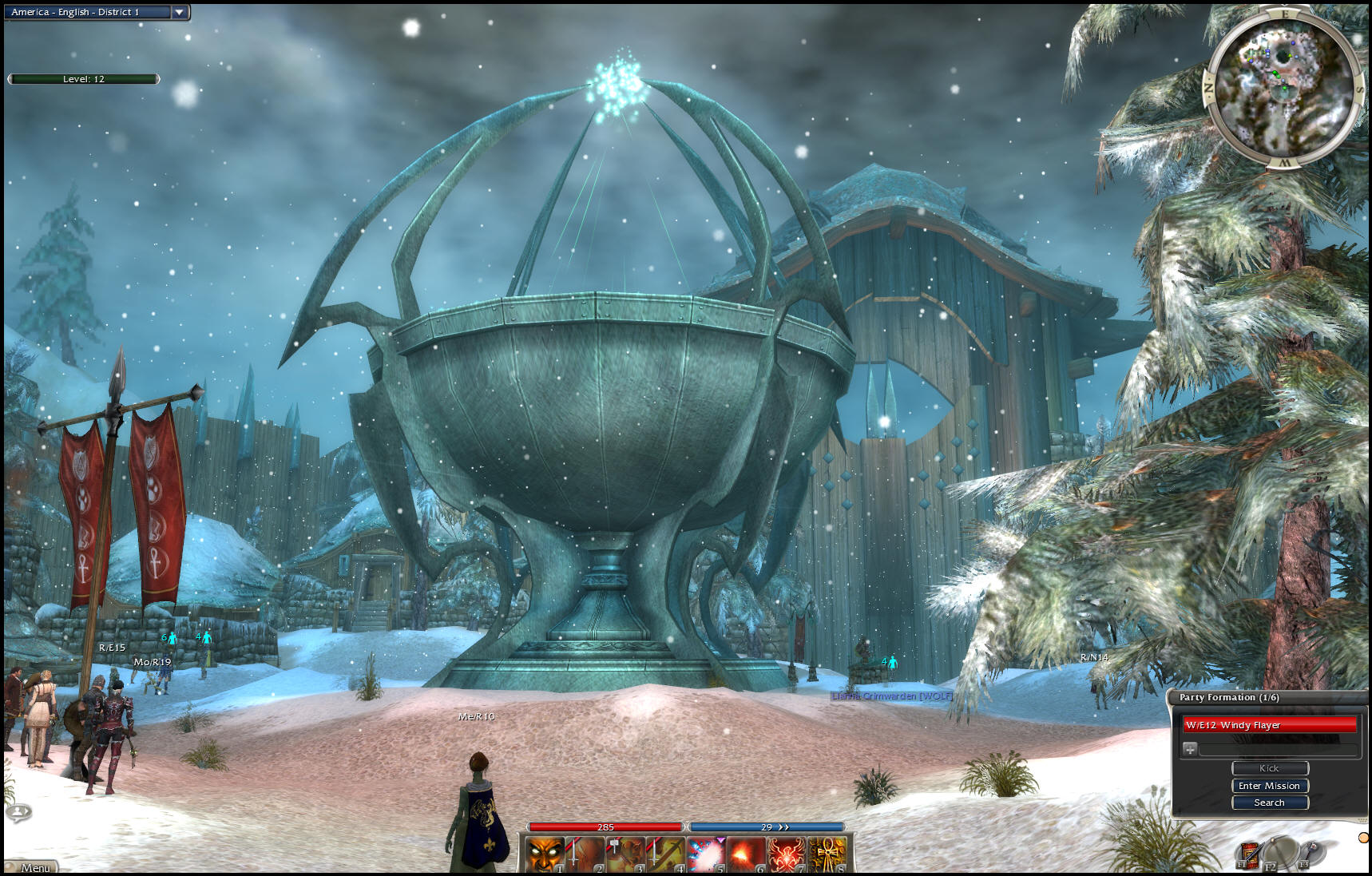1372x876 pixels.
Task: Switch to the F1 weapon set
Action: [x=1247, y=855]
